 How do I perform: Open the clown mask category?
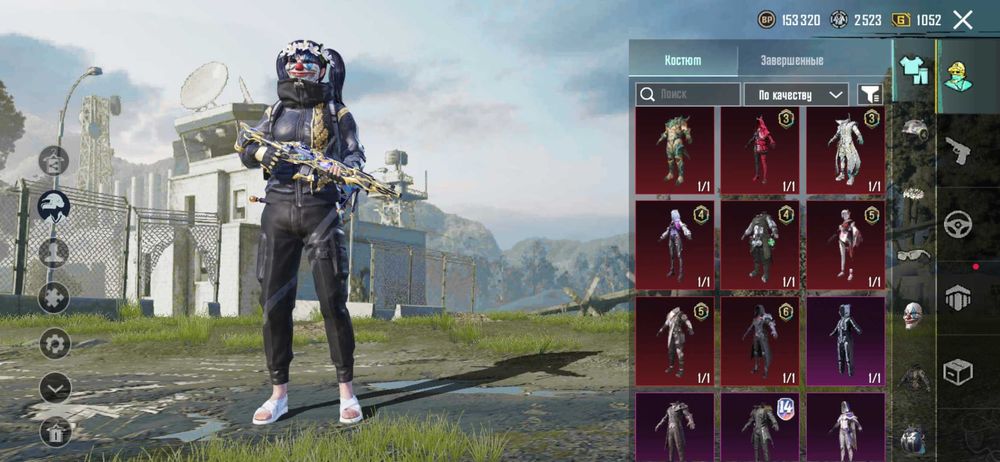pos(913,315)
